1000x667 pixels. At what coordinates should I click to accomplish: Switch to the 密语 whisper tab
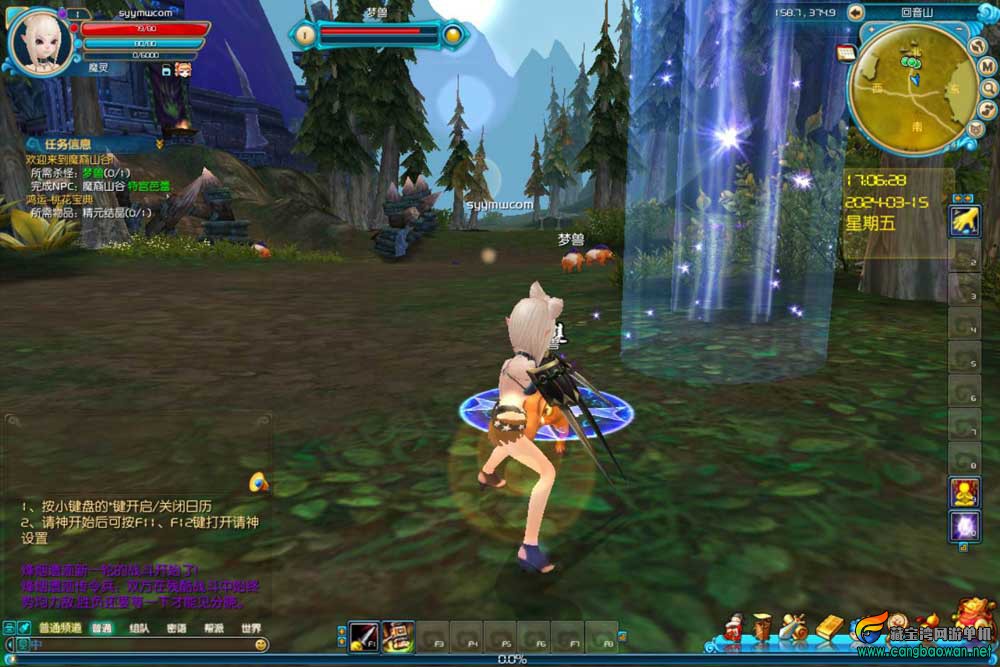click(176, 629)
